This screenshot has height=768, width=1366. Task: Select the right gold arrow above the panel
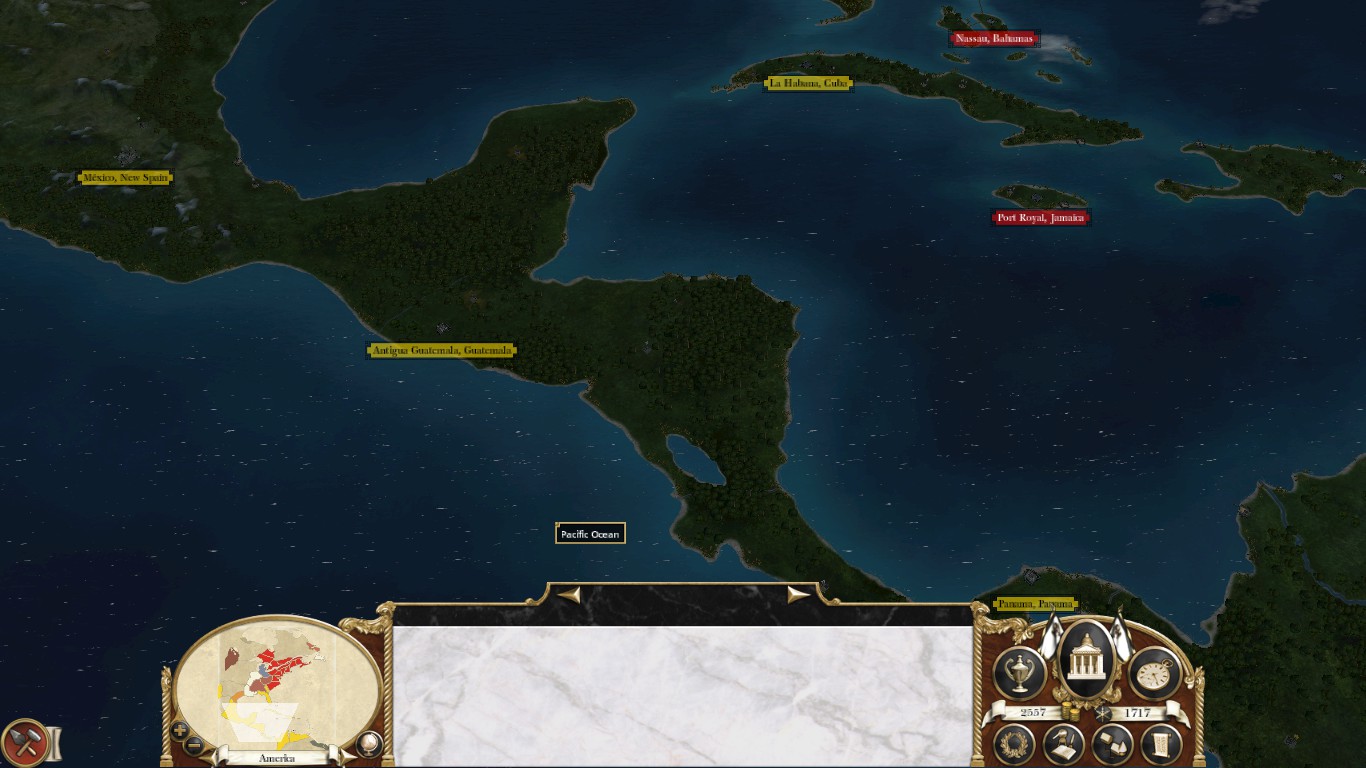(x=798, y=595)
